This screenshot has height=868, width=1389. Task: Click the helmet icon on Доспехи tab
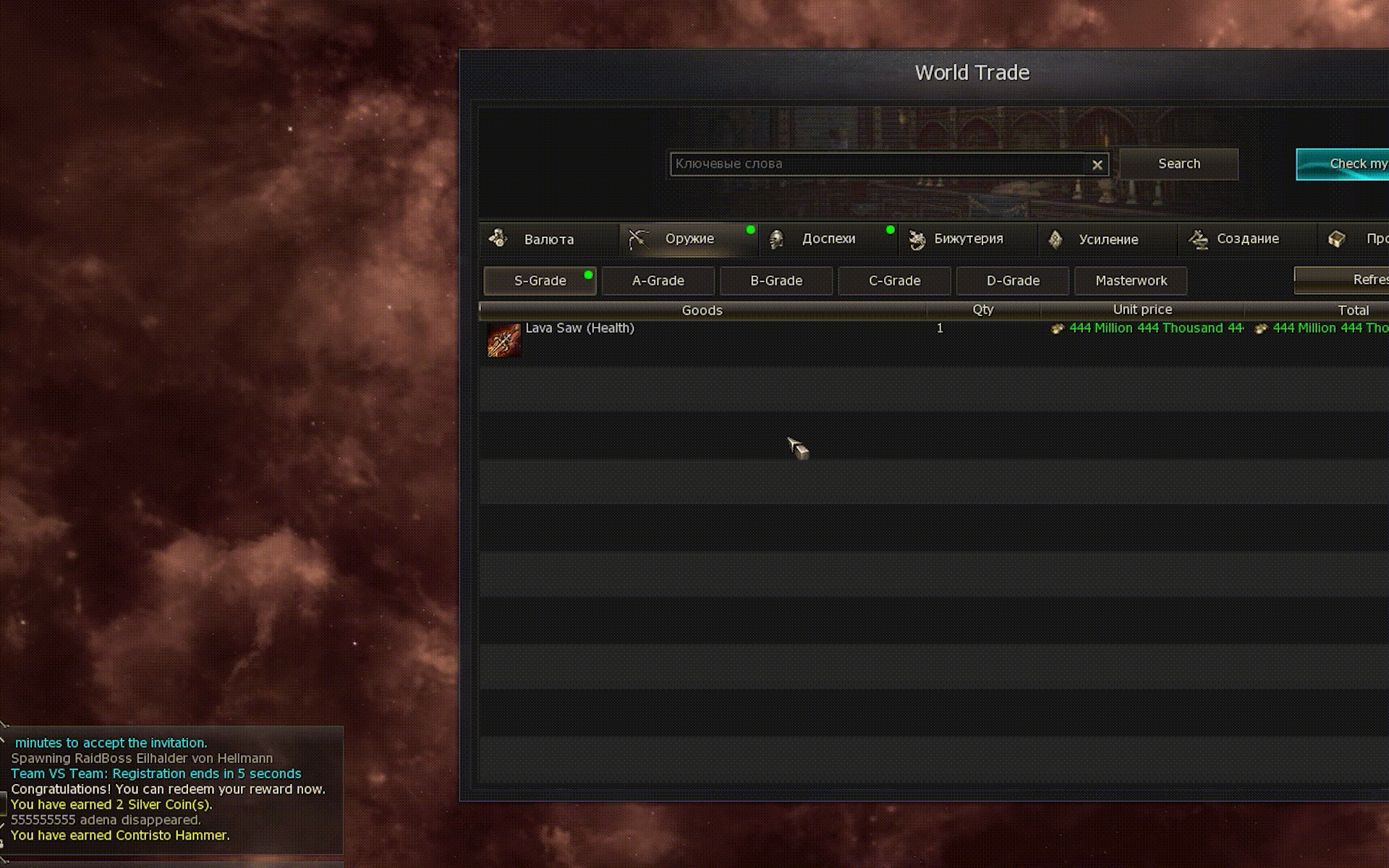pyautogui.click(x=778, y=239)
